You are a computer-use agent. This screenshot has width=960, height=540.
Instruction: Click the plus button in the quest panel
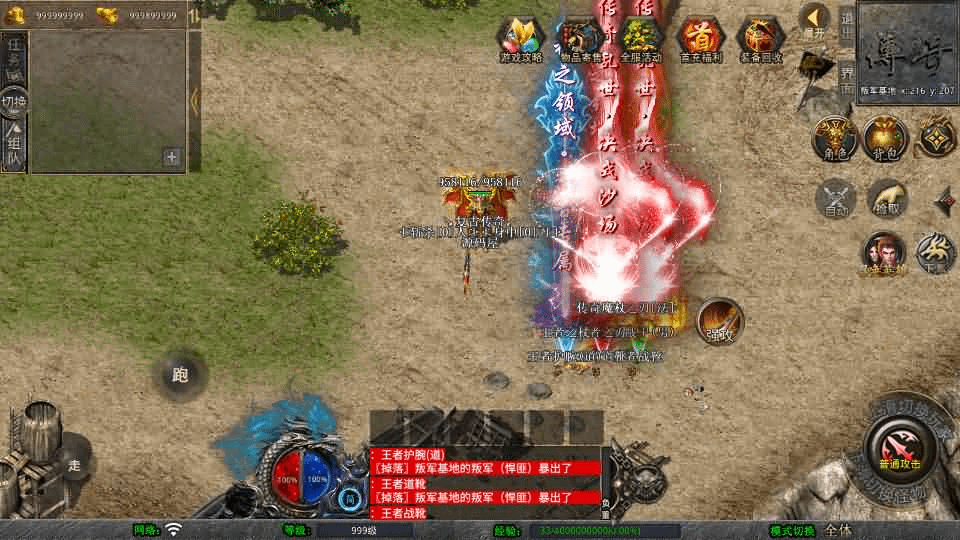pos(171,157)
